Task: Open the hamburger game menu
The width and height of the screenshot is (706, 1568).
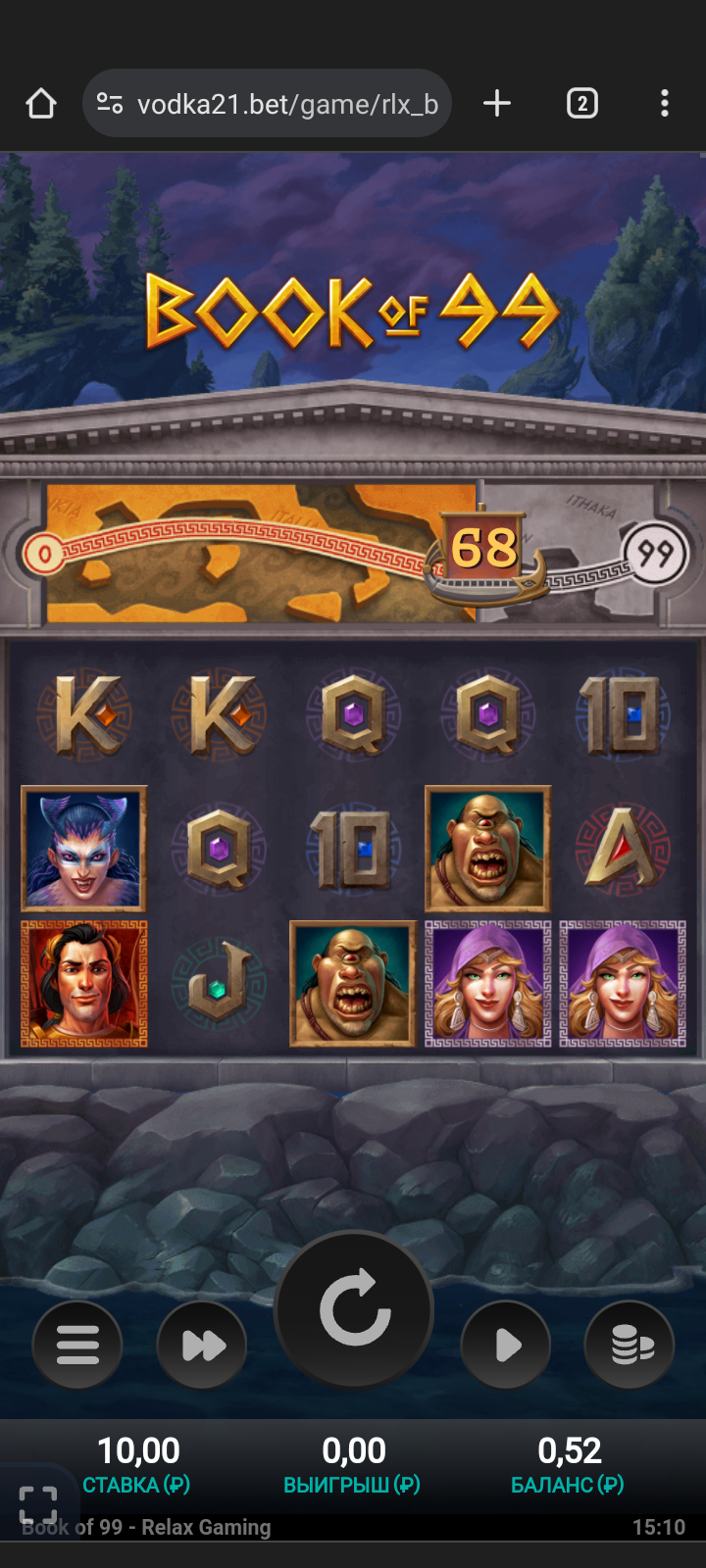Action: (x=77, y=1345)
